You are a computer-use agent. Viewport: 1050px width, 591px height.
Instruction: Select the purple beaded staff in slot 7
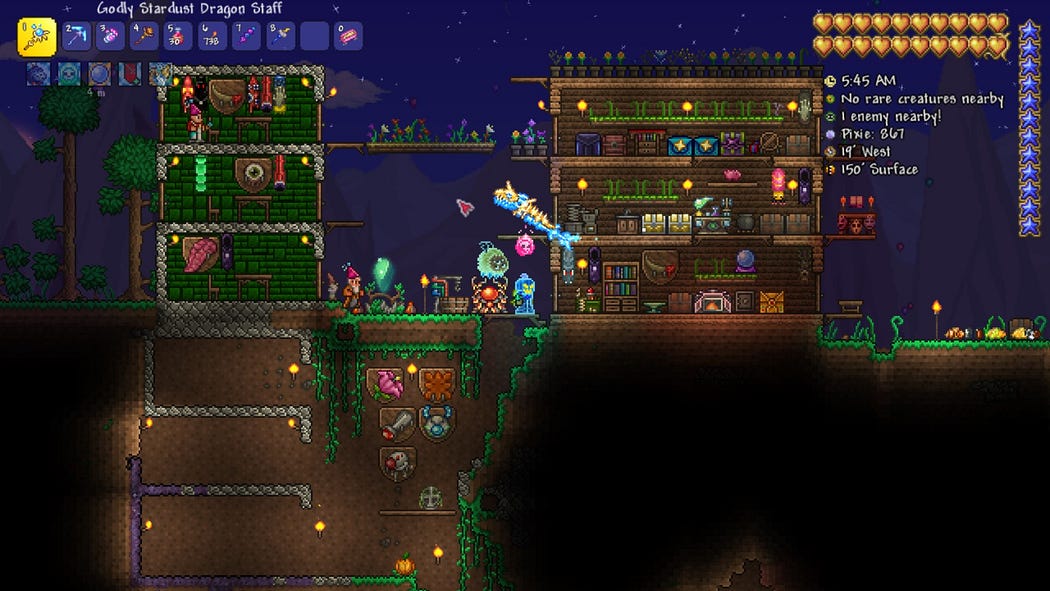(x=246, y=37)
